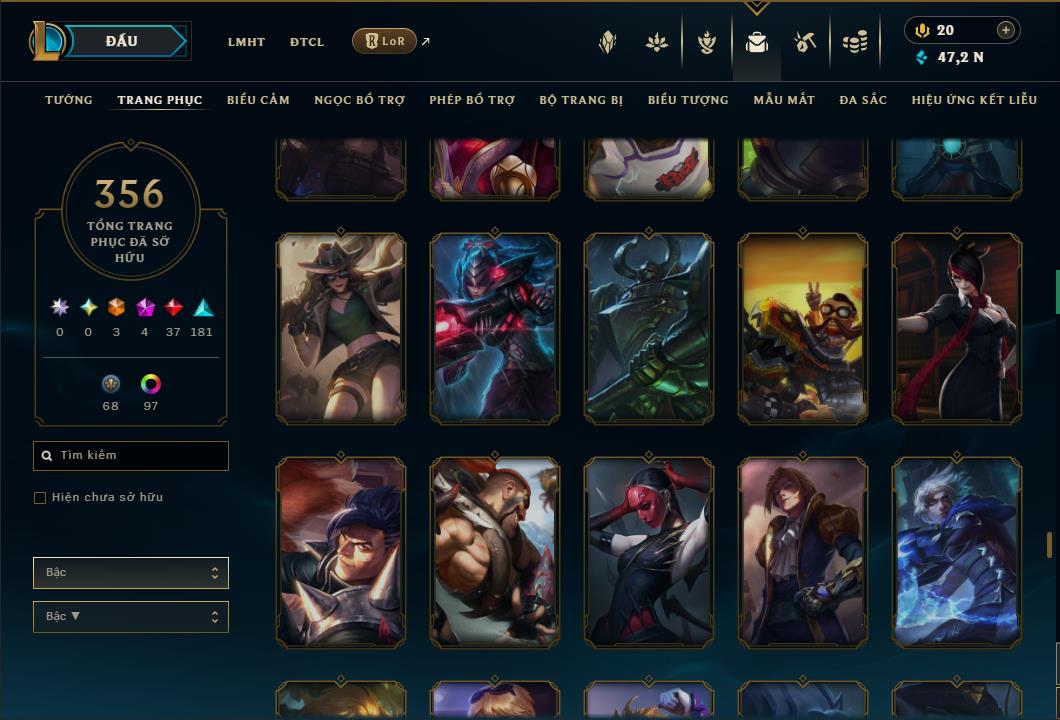
Task: Open the coin stack store icon
Action: click(855, 42)
